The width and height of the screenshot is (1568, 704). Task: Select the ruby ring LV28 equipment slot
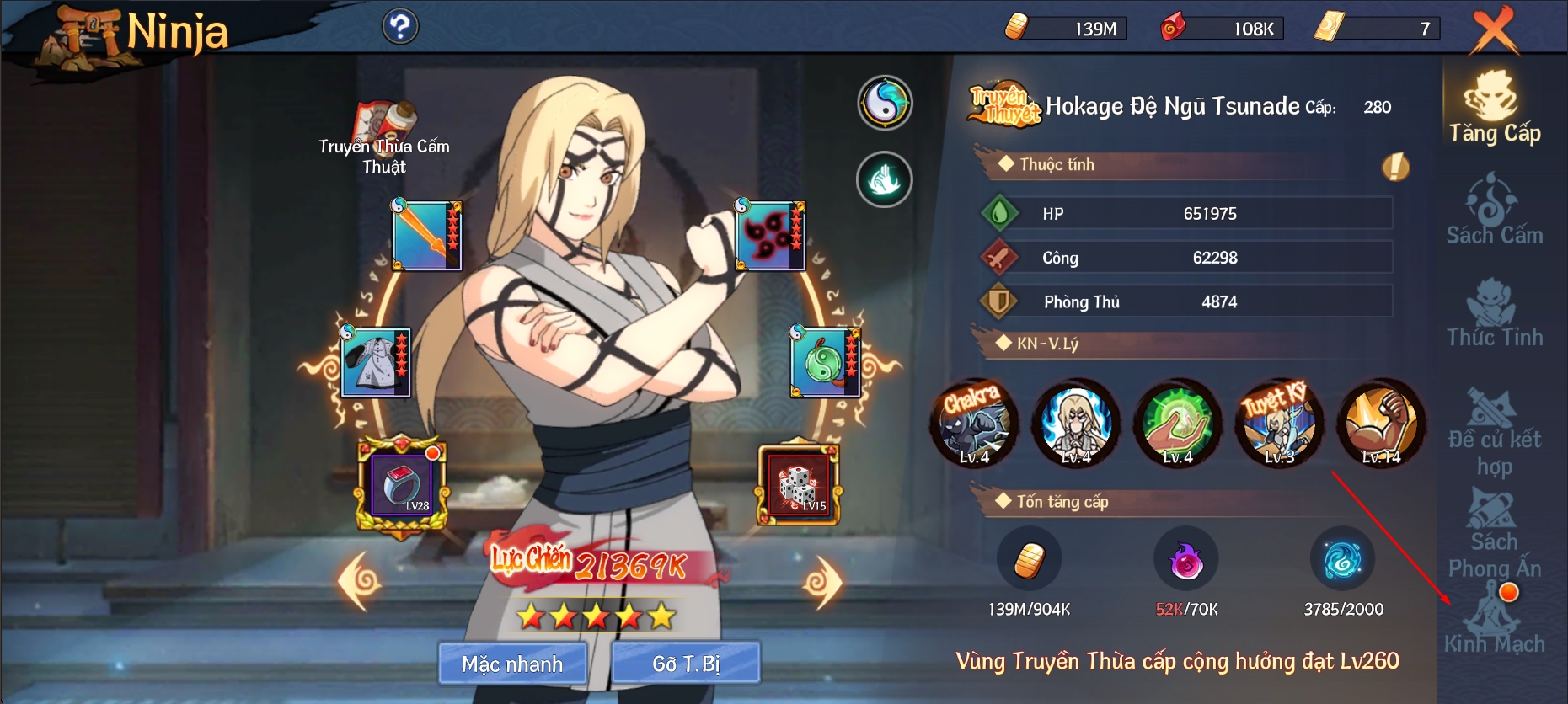pyautogui.click(x=403, y=485)
